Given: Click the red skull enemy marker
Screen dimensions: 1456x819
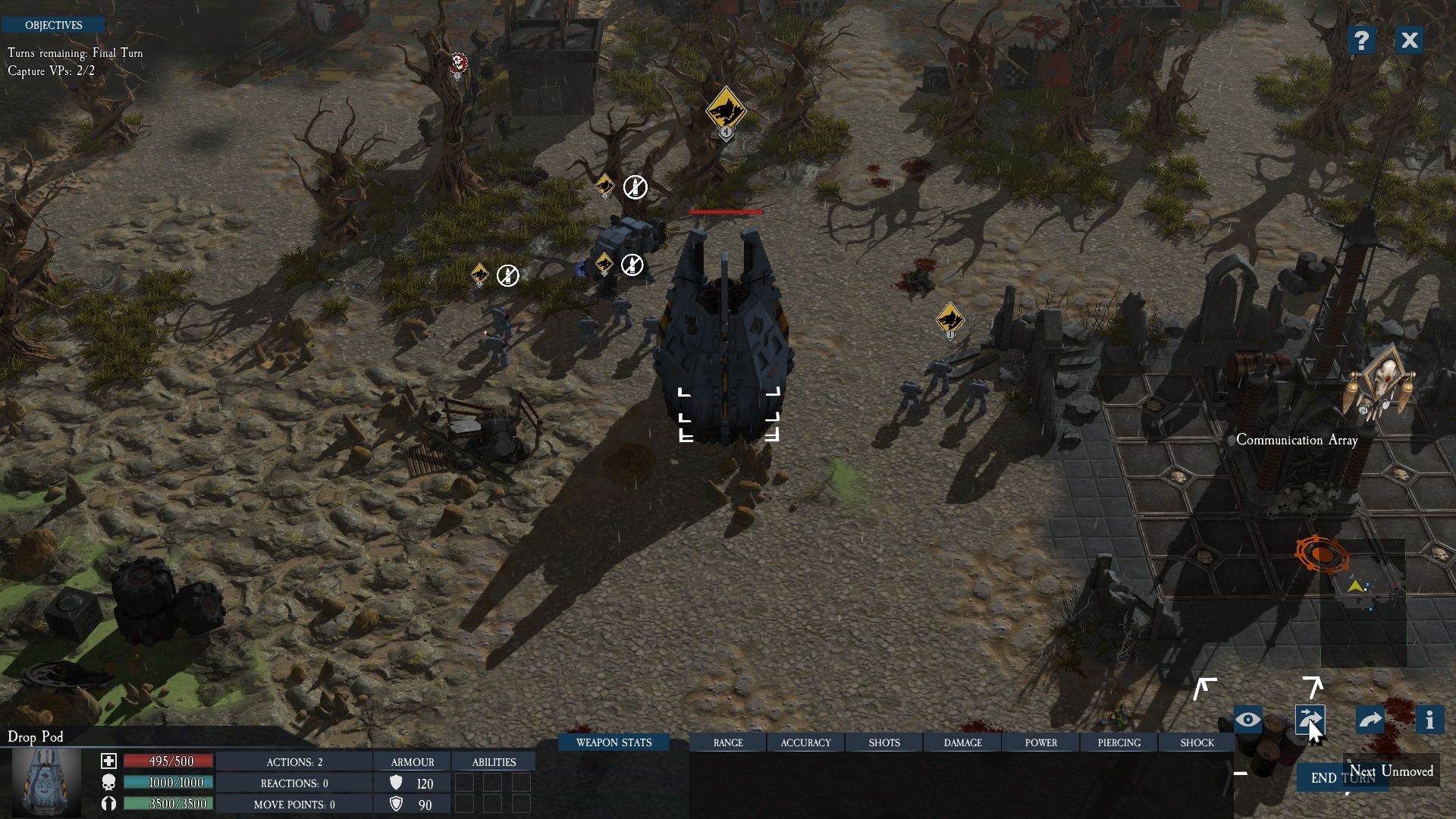Looking at the screenshot, I should click(x=458, y=63).
